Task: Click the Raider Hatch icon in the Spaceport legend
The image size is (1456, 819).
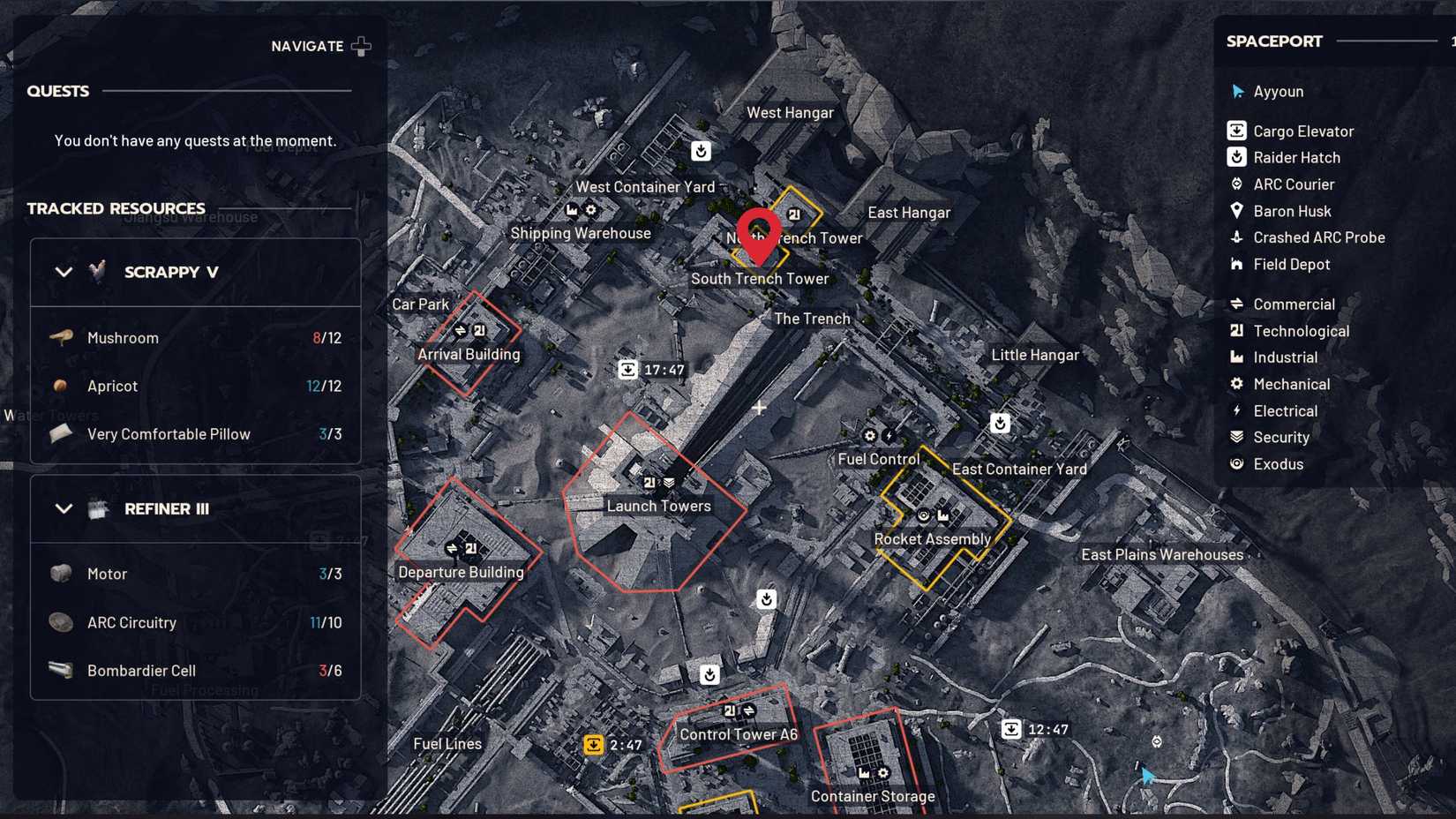Action: tap(1236, 157)
